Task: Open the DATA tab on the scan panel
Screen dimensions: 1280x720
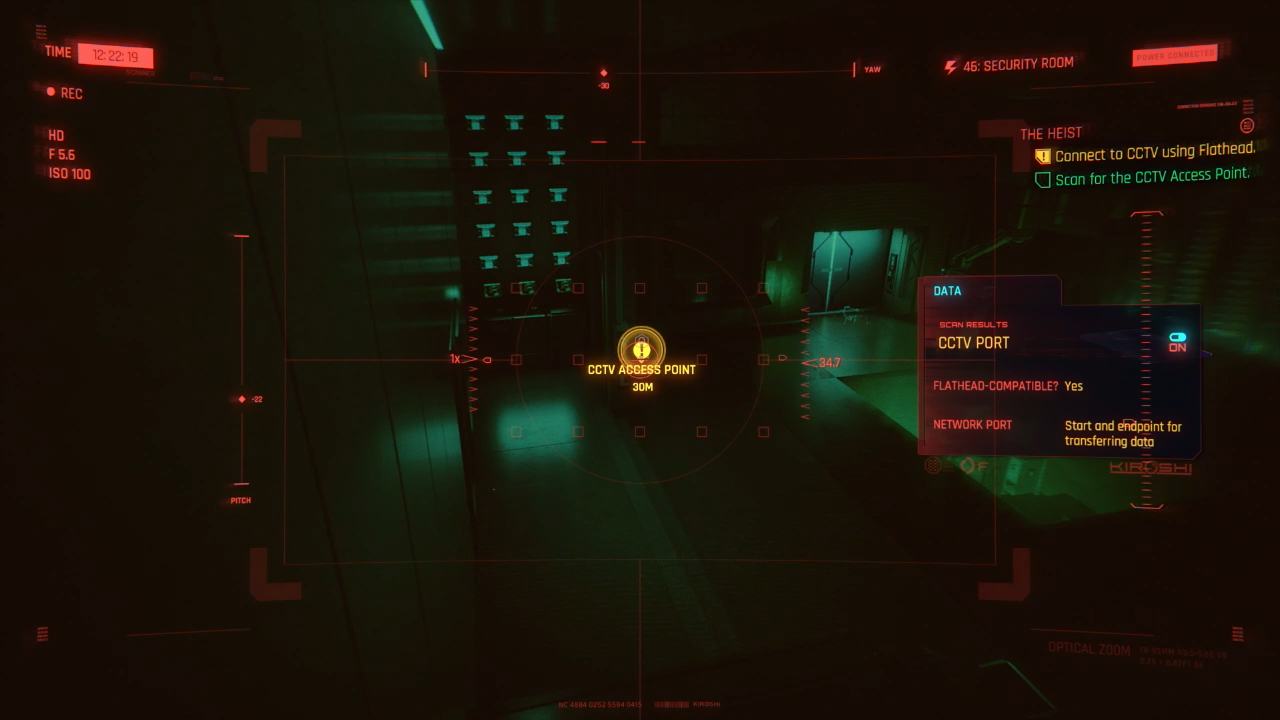Action: [946, 290]
